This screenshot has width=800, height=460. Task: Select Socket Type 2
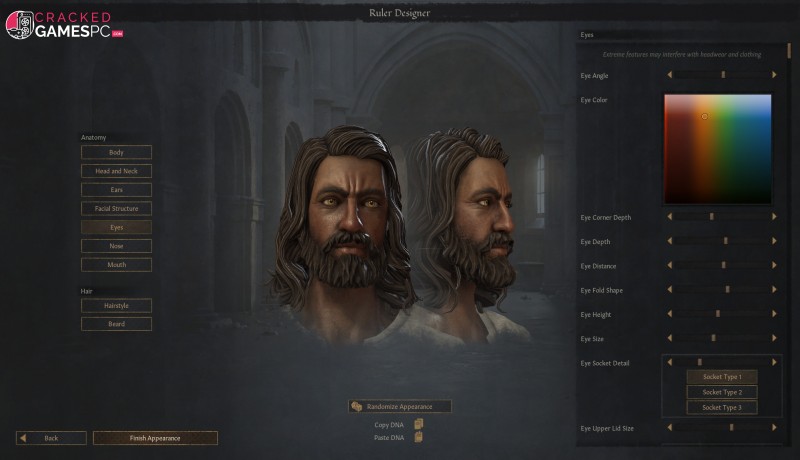click(x=721, y=392)
